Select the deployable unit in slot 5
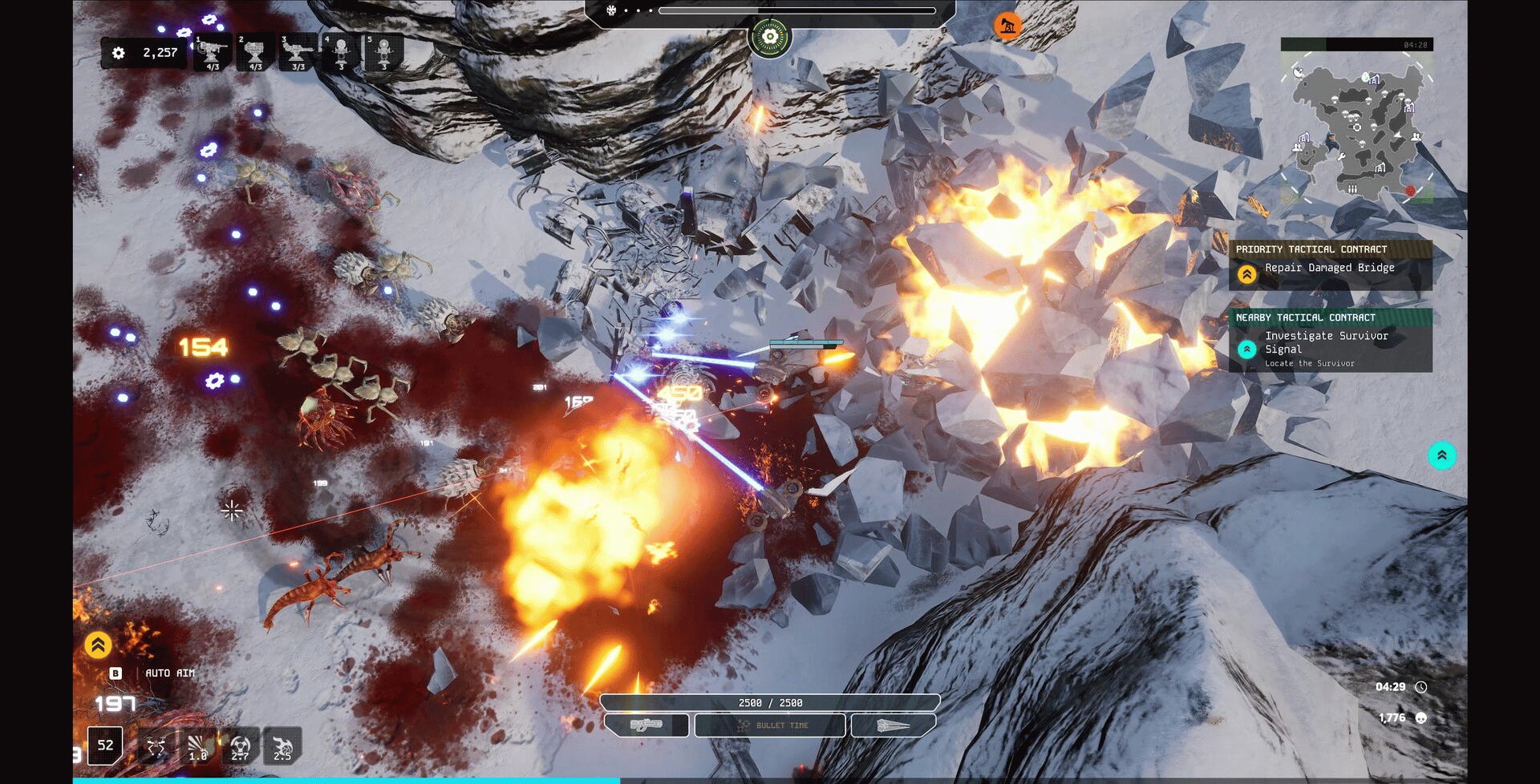This screenshot has height=784, width=1540. click(383, 54)
